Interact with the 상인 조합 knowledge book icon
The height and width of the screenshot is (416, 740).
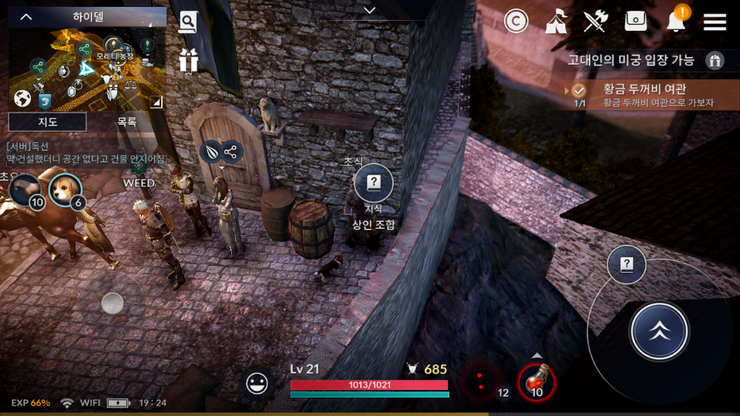tap(373, 183)
